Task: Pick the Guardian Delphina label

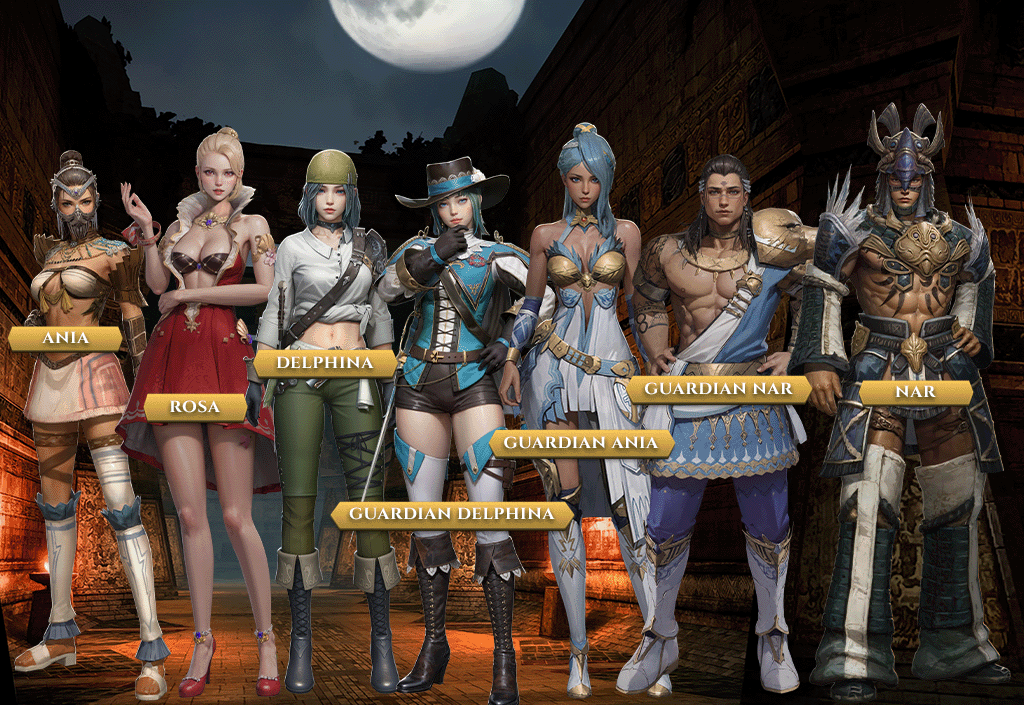Action: [x=452, y=514]
